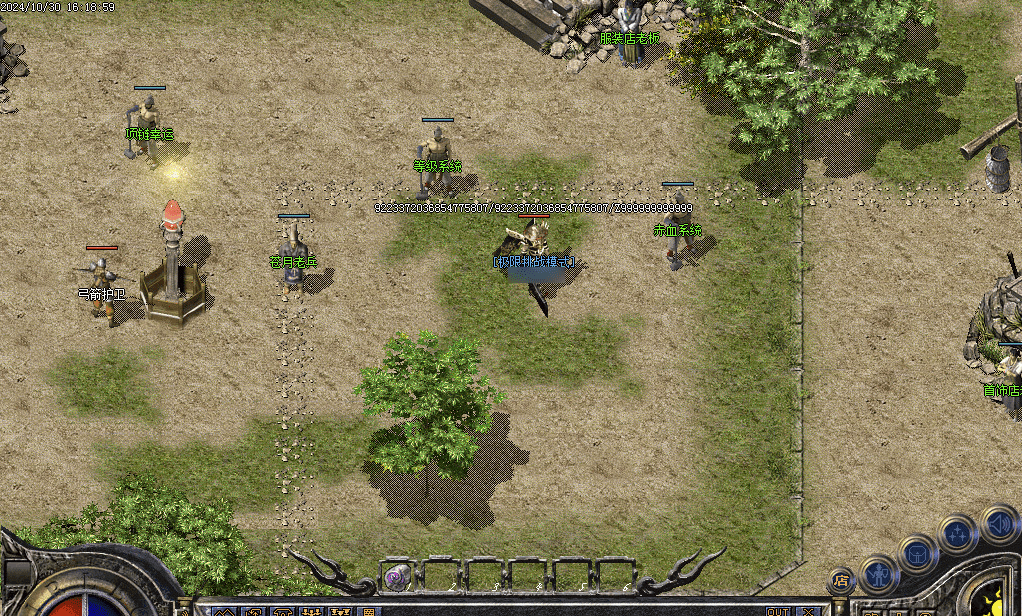
Task: Open the shop with the 店 button
Action: pyautogui.click(x=841, y=579)
